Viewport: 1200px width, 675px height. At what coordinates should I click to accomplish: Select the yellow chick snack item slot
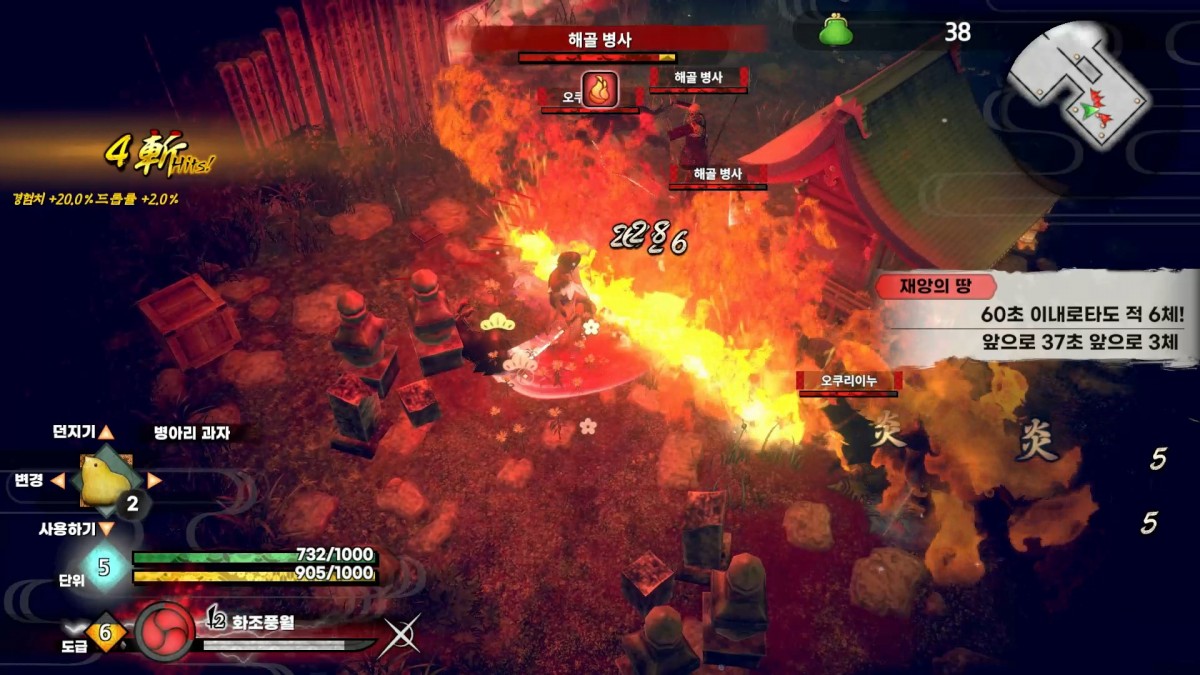tap(104, 479)
